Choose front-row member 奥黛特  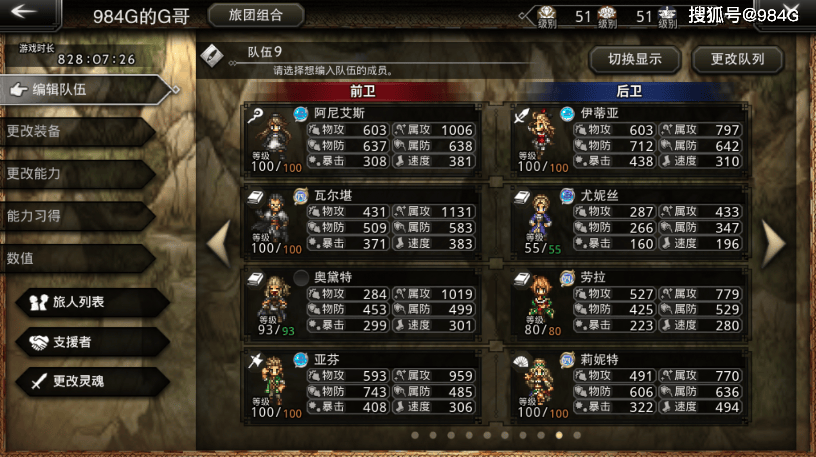[362, 302]
